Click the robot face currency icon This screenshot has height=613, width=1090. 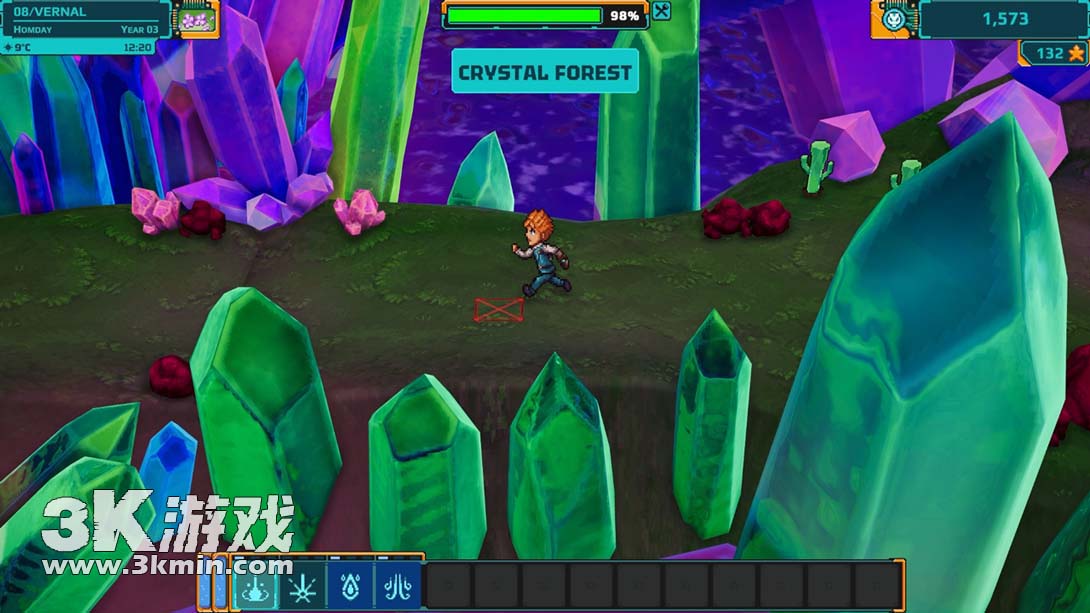pos(893,19)
